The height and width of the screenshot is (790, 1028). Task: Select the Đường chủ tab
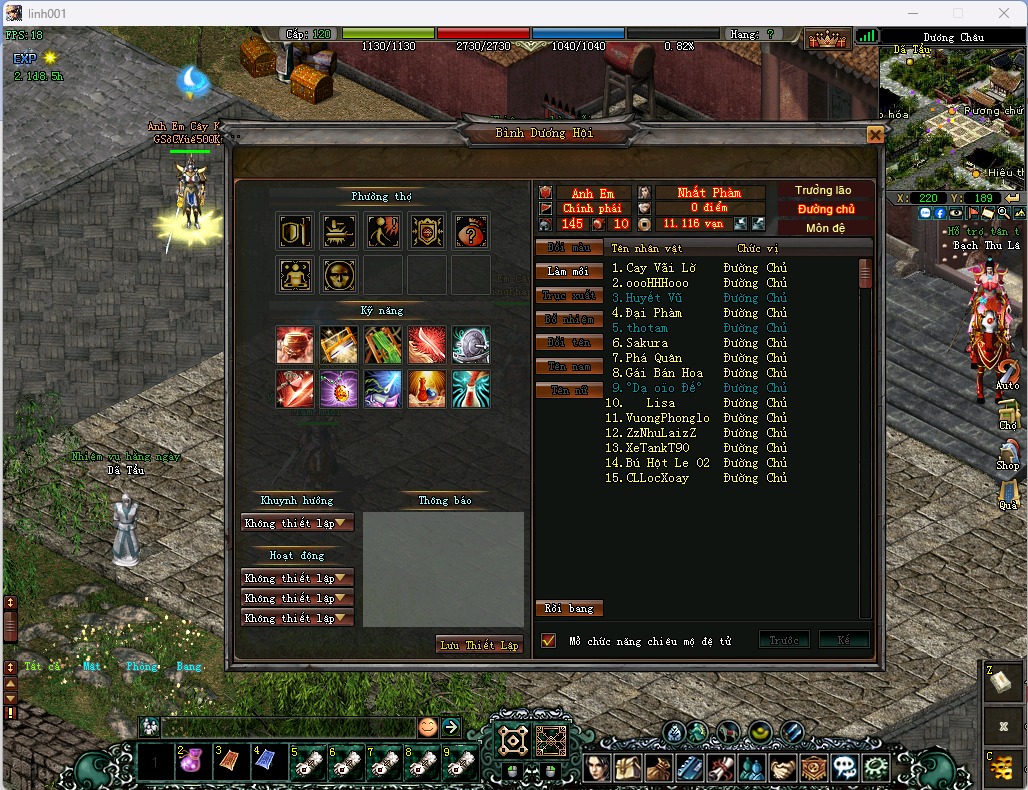click(x=825, y=209)
